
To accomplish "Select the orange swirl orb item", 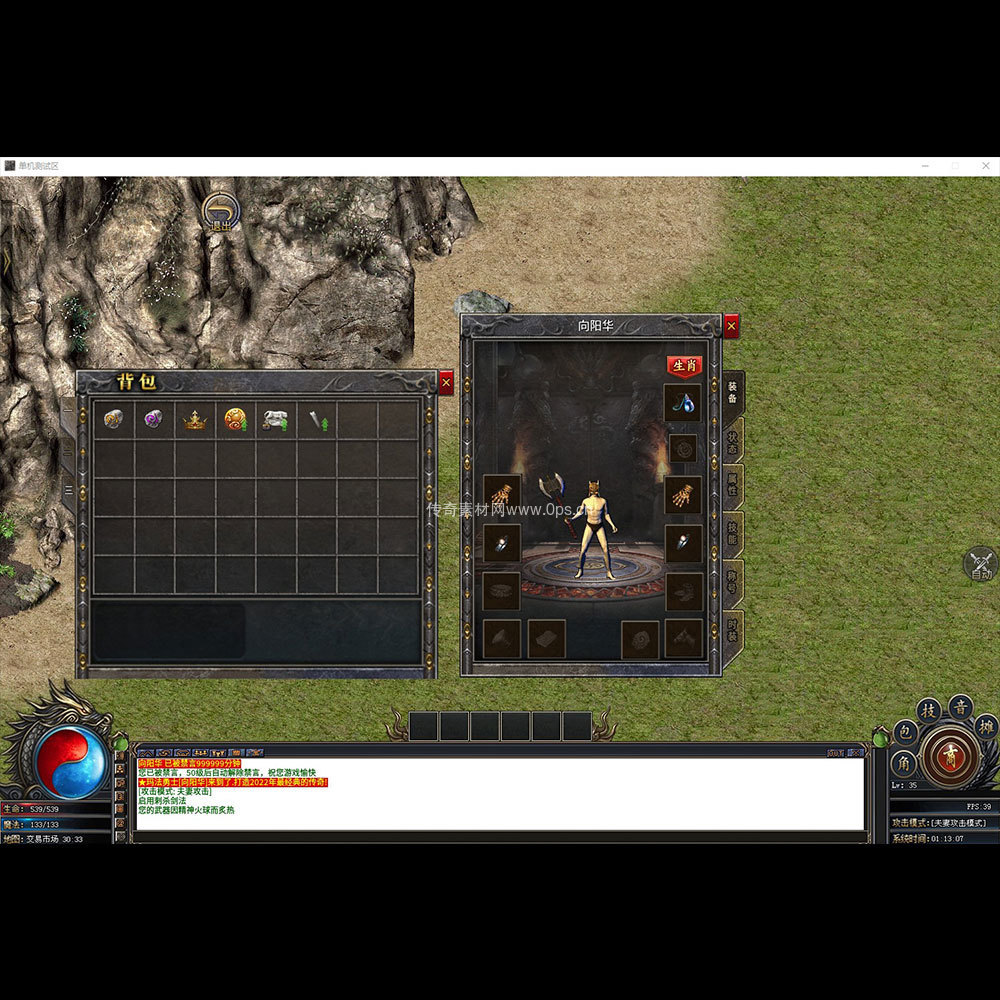I will coord(235,420).
